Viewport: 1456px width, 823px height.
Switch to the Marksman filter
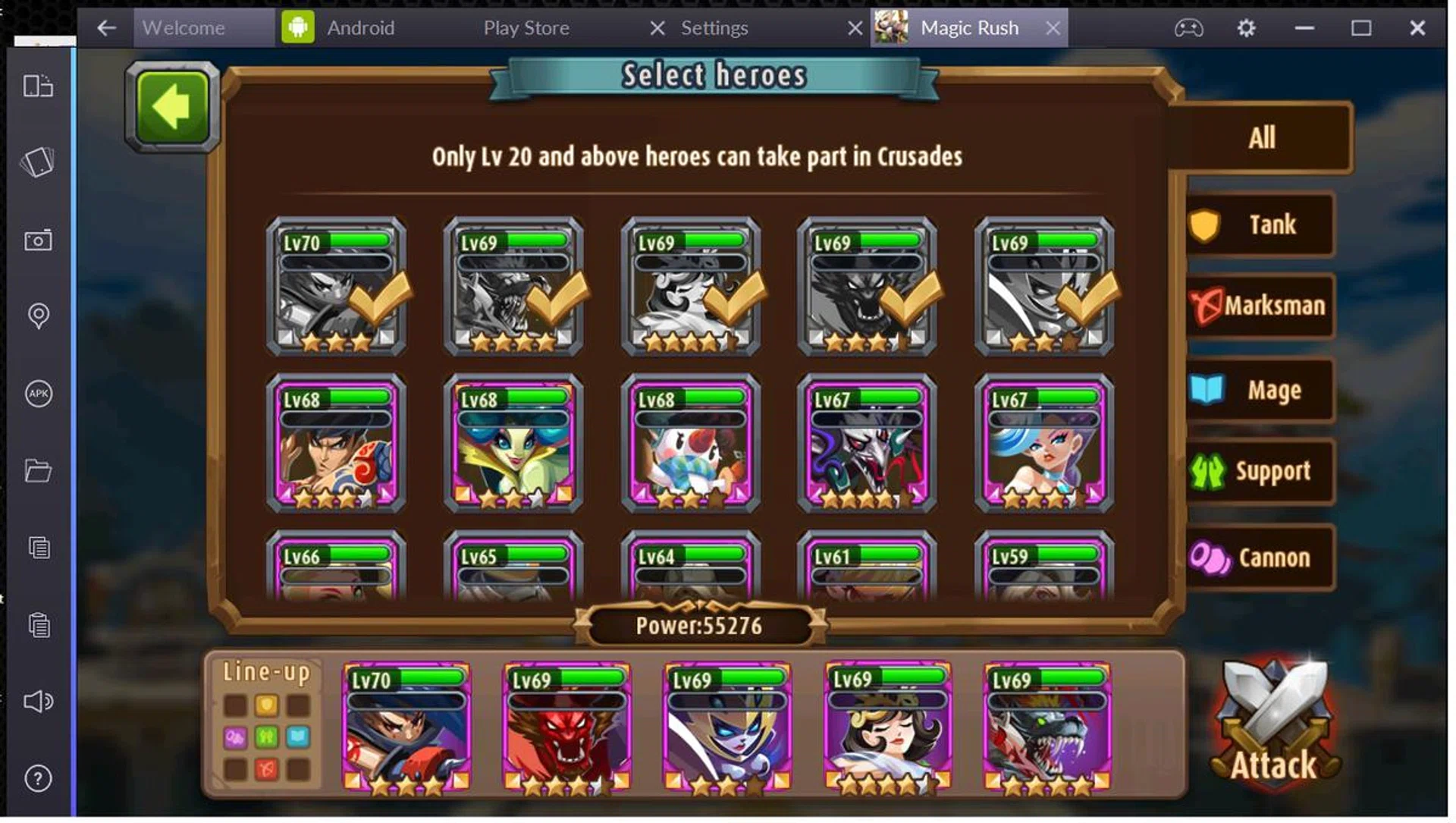1260,306
